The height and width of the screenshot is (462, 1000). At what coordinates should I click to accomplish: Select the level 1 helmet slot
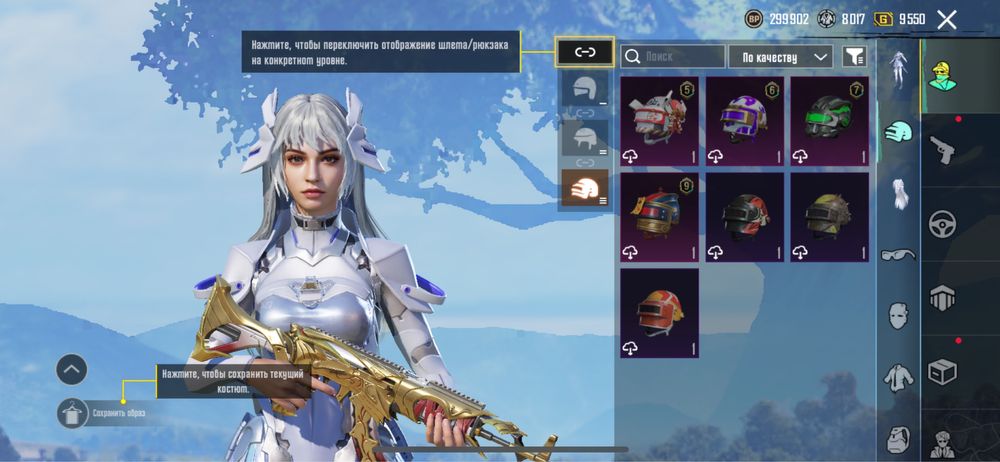tap(585, 89)
